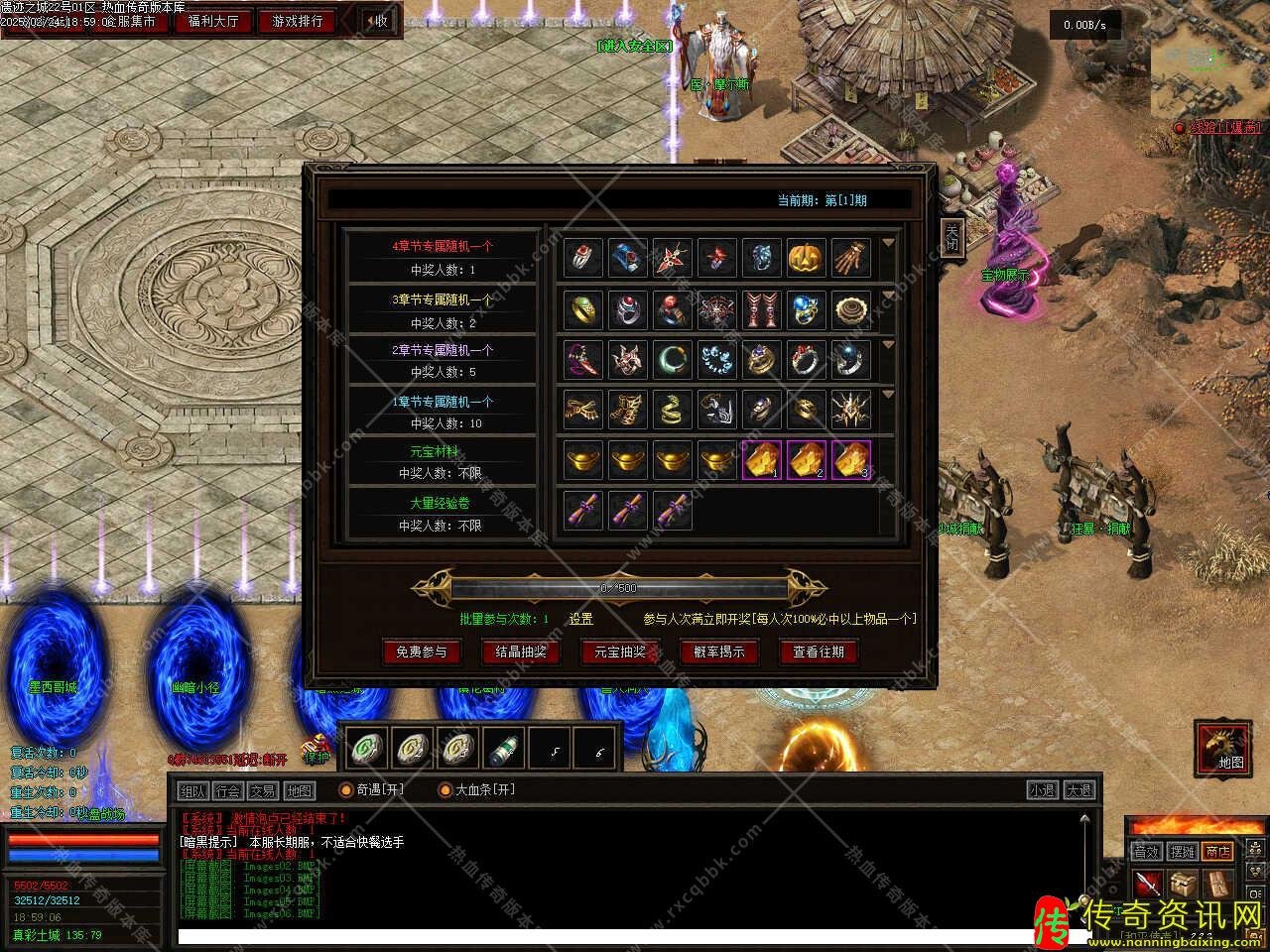Open the 组队 party panel
Image resolution: width=1270 pixels, height=952 pixels.
point(192,790)
